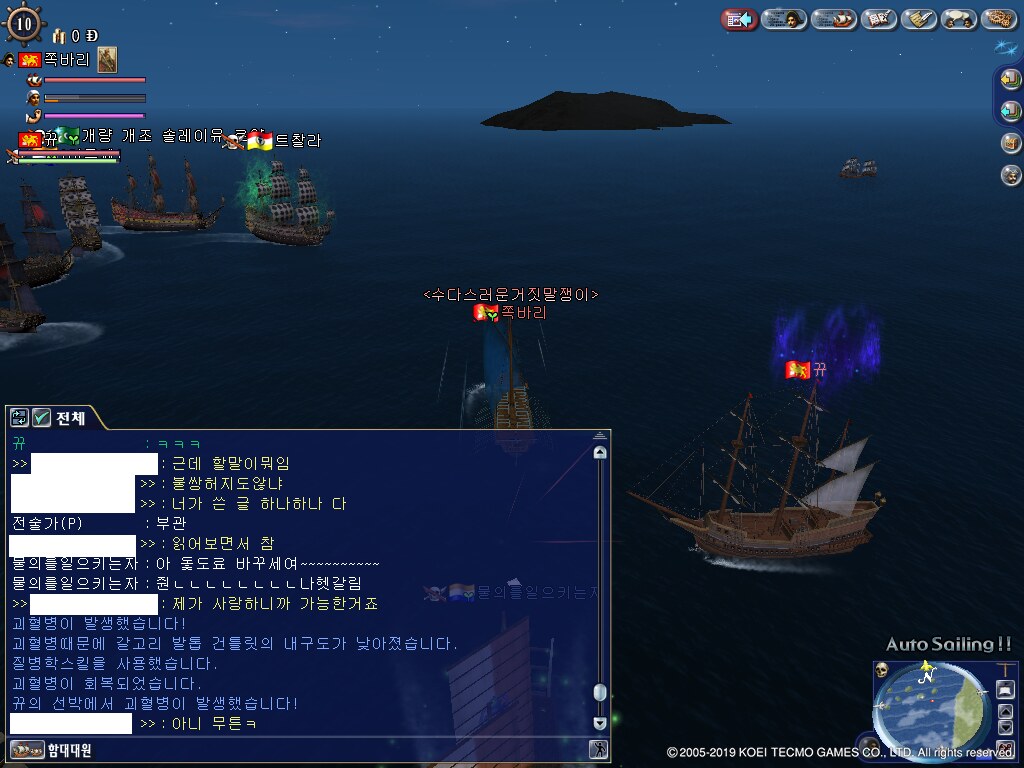
Task: Open the ship information menu
Action: tap(833, 19)
